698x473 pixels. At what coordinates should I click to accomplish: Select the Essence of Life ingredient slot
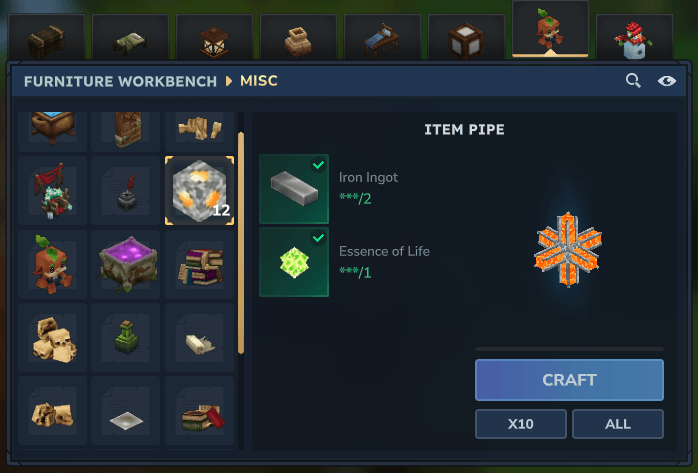coord(294,262)
